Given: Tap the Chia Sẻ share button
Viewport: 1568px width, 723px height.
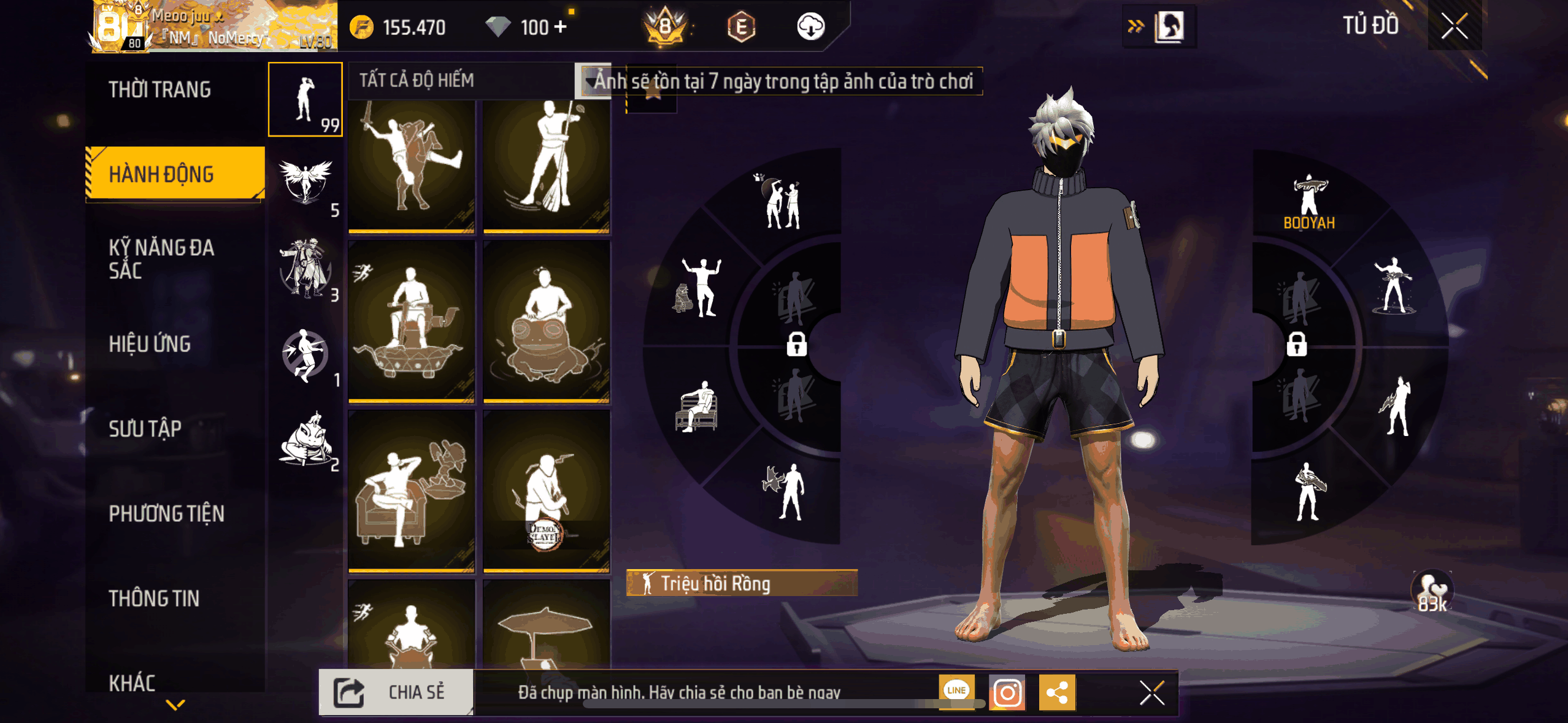Looking at the screenshot, I should click(x=396, y=692).
